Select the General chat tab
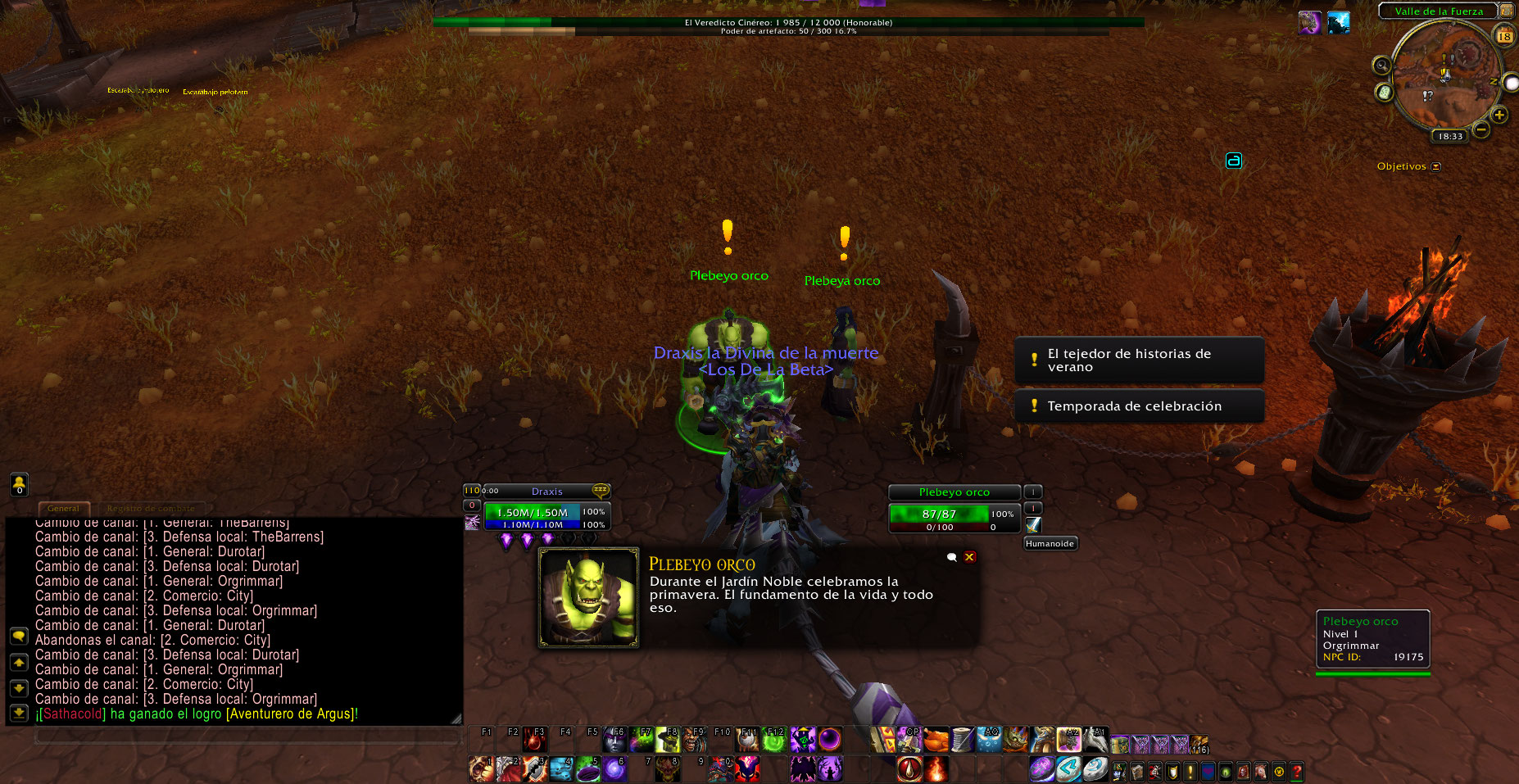 (63, 509)
